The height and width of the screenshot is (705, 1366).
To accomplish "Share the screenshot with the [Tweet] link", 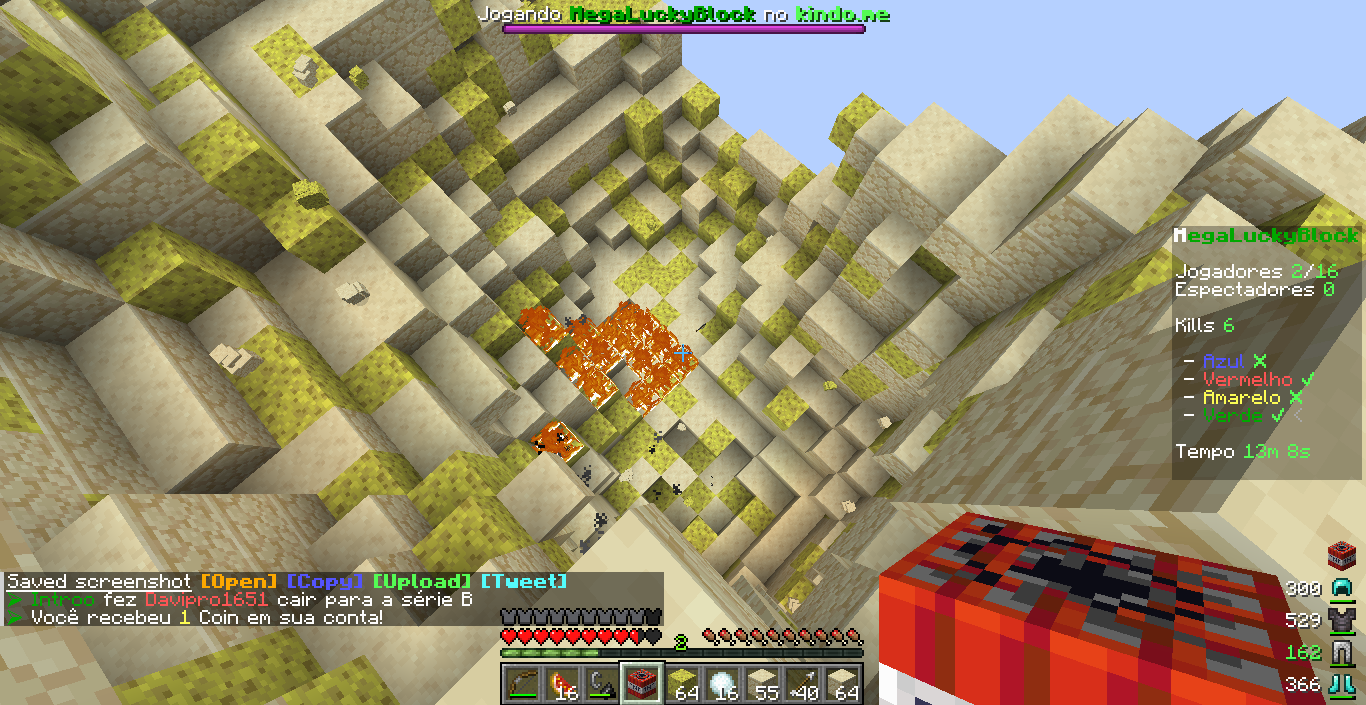I will 523,582.
